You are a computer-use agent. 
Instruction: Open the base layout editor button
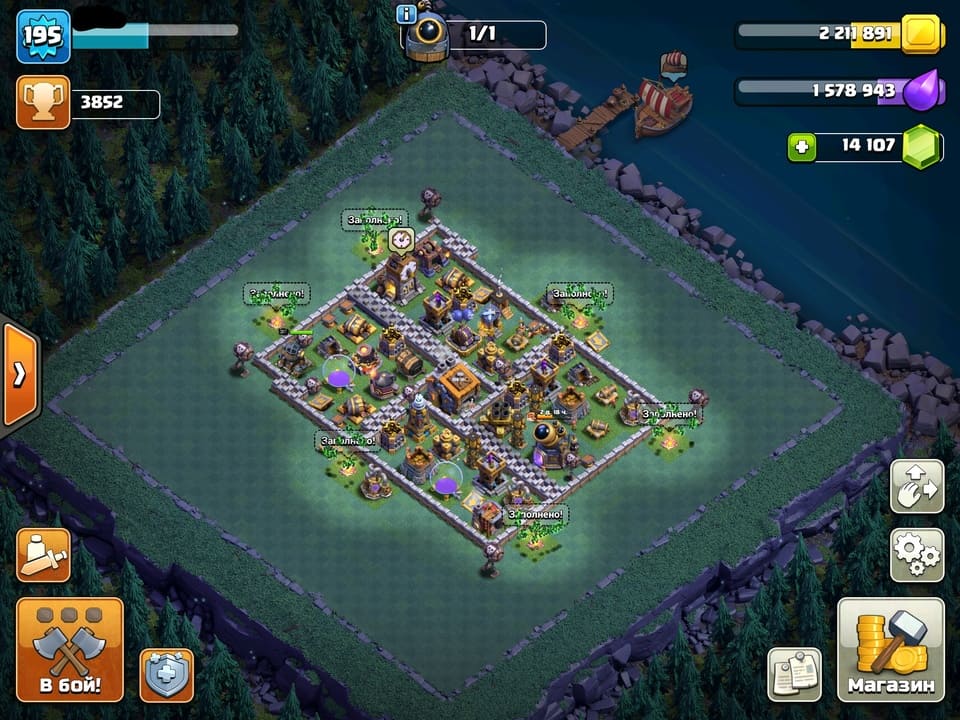point(916,486)
